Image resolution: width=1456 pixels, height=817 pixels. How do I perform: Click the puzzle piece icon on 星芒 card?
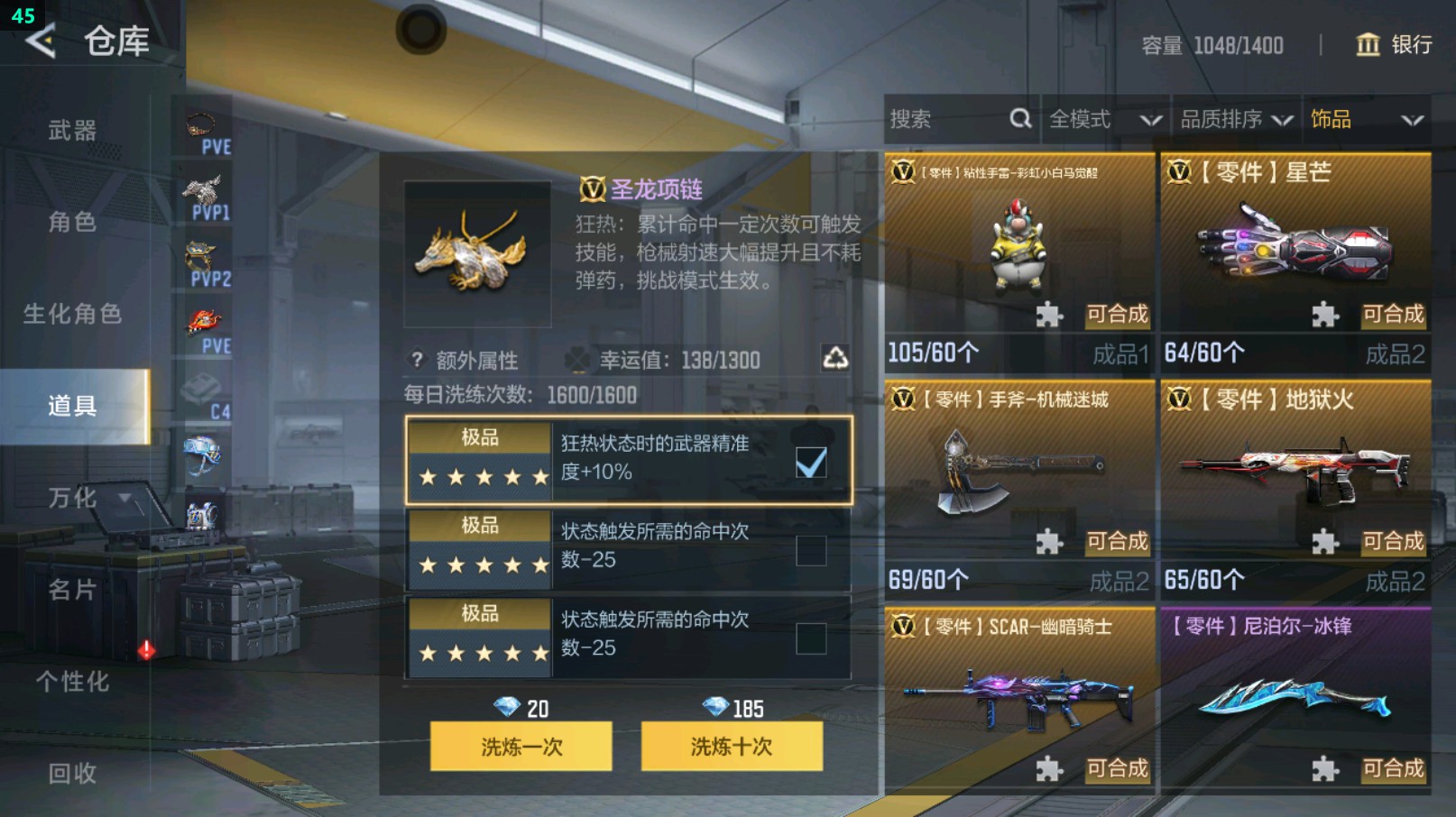[x=1327, y=315]
